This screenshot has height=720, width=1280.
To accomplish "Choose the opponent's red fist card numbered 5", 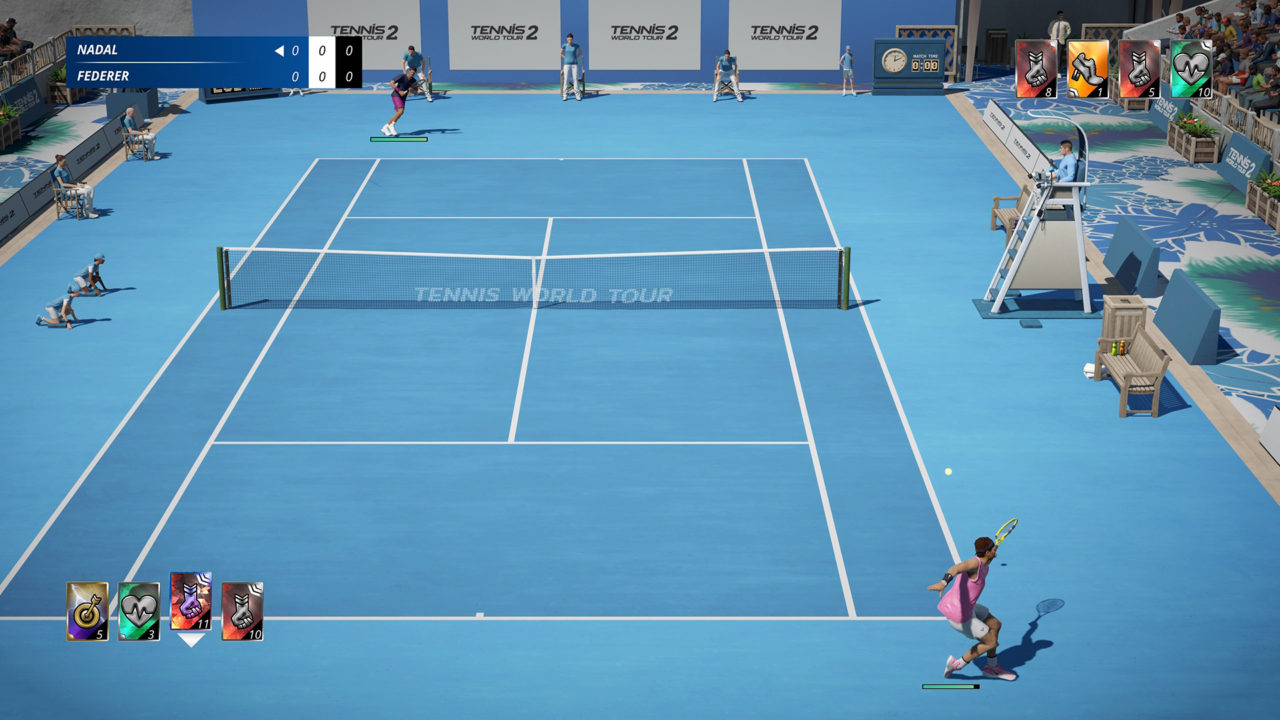I will tap(1139, 69).
